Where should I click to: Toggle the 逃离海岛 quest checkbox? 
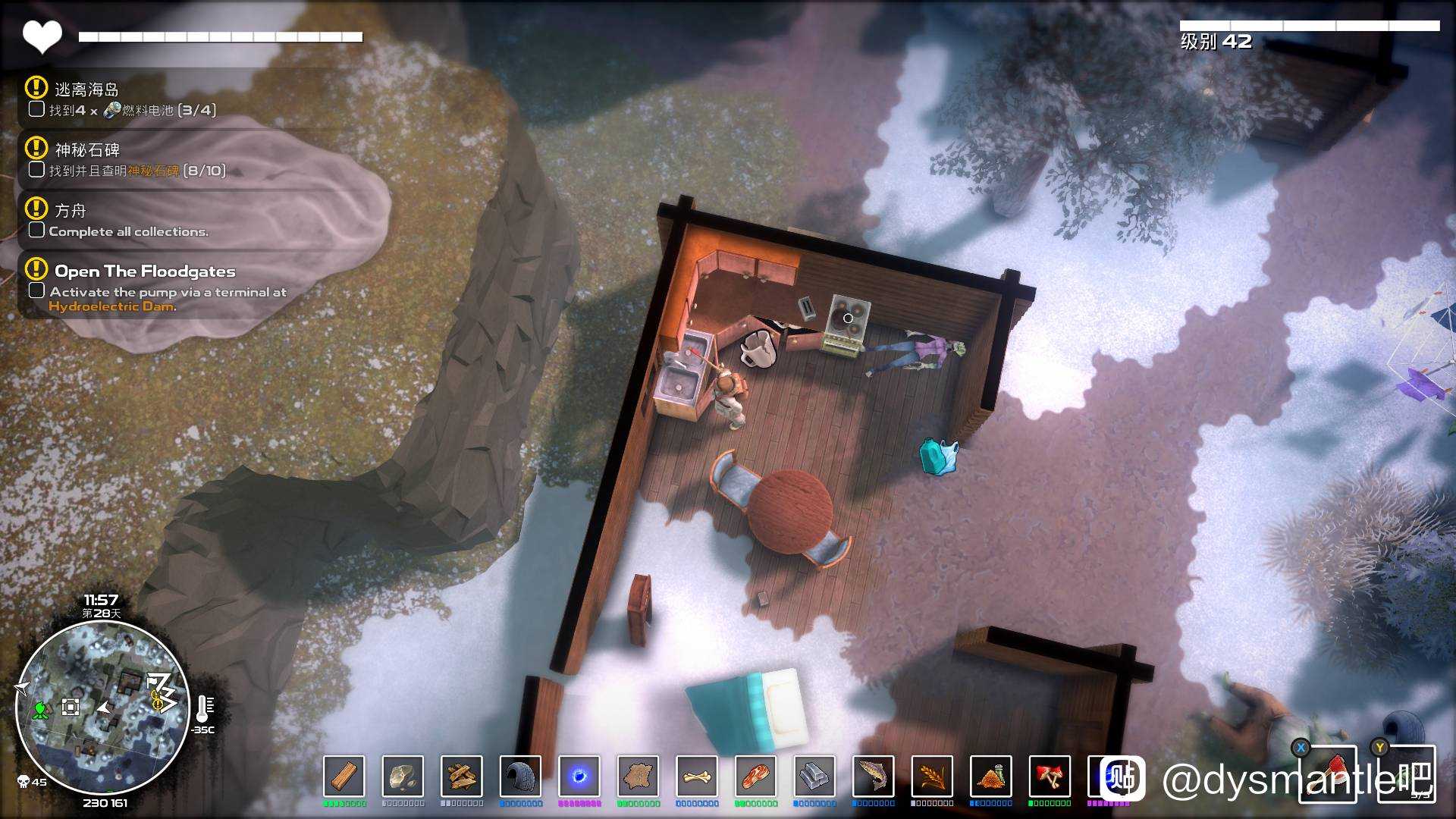36,109
